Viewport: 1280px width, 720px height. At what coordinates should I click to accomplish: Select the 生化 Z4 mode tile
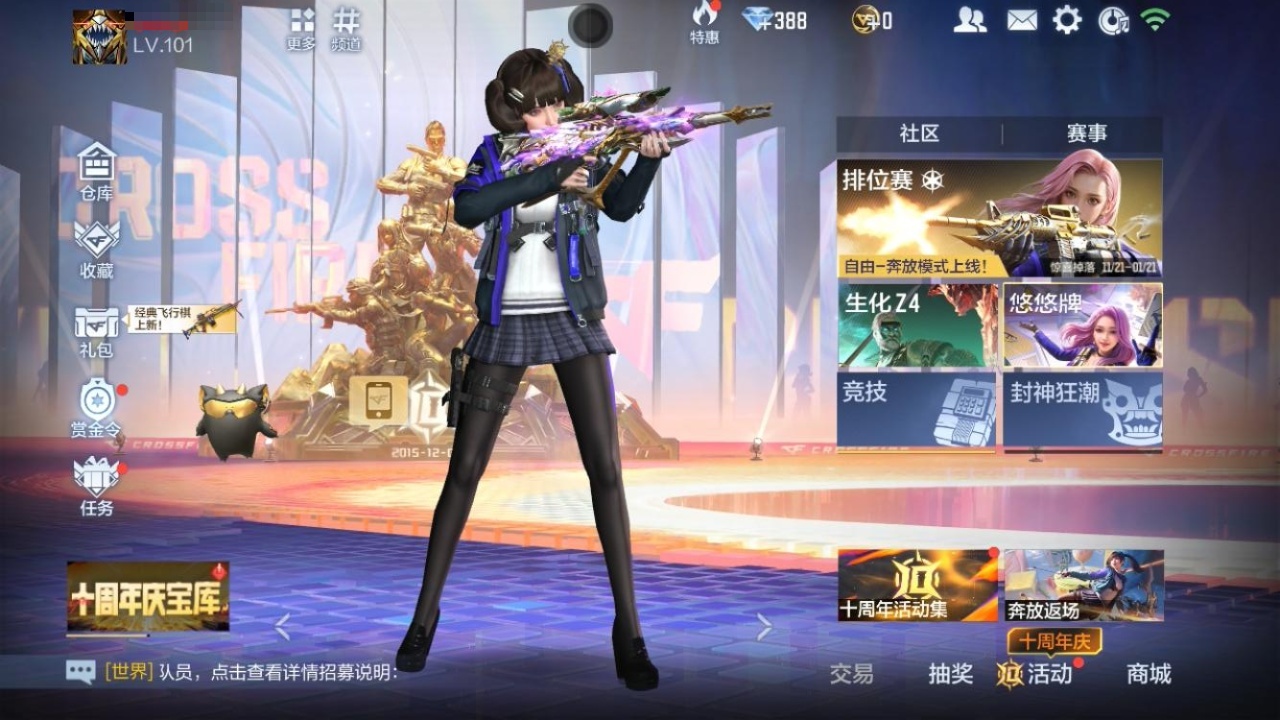[917, 326]
